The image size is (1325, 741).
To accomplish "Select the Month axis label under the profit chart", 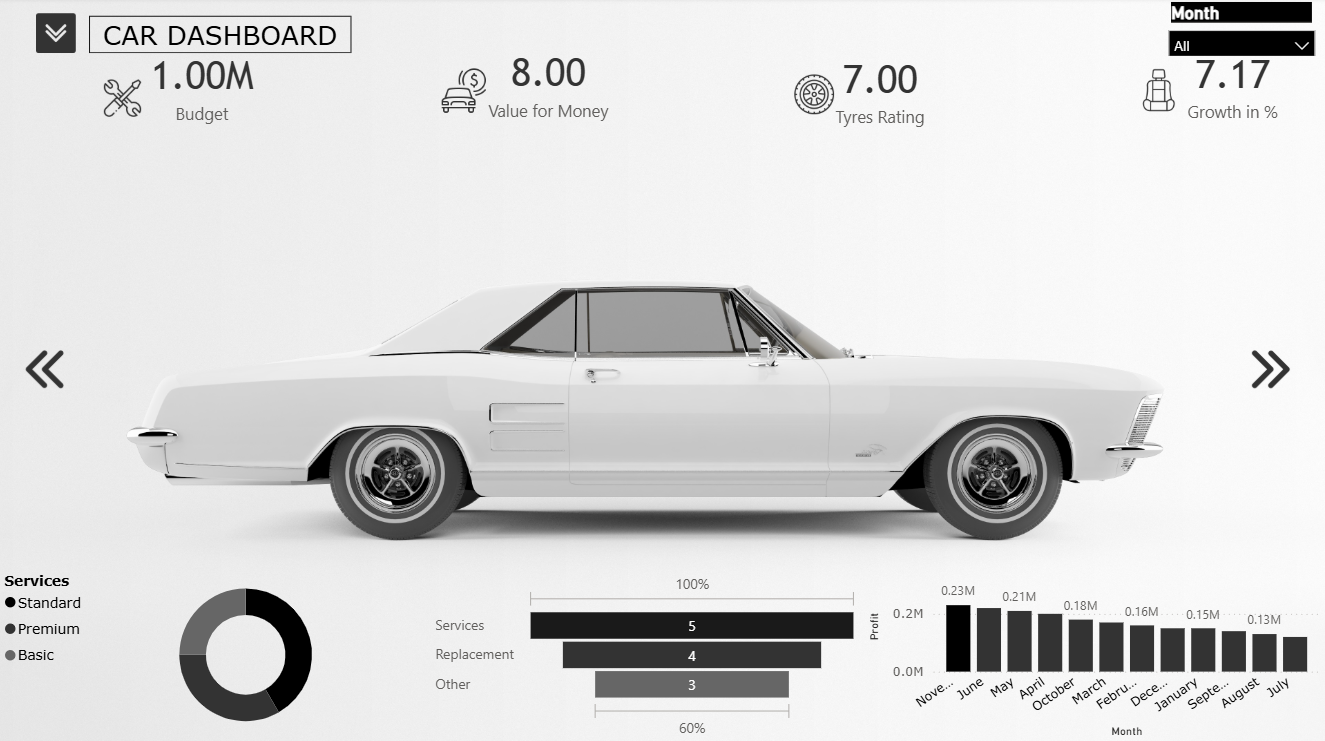I will 1127,731.
